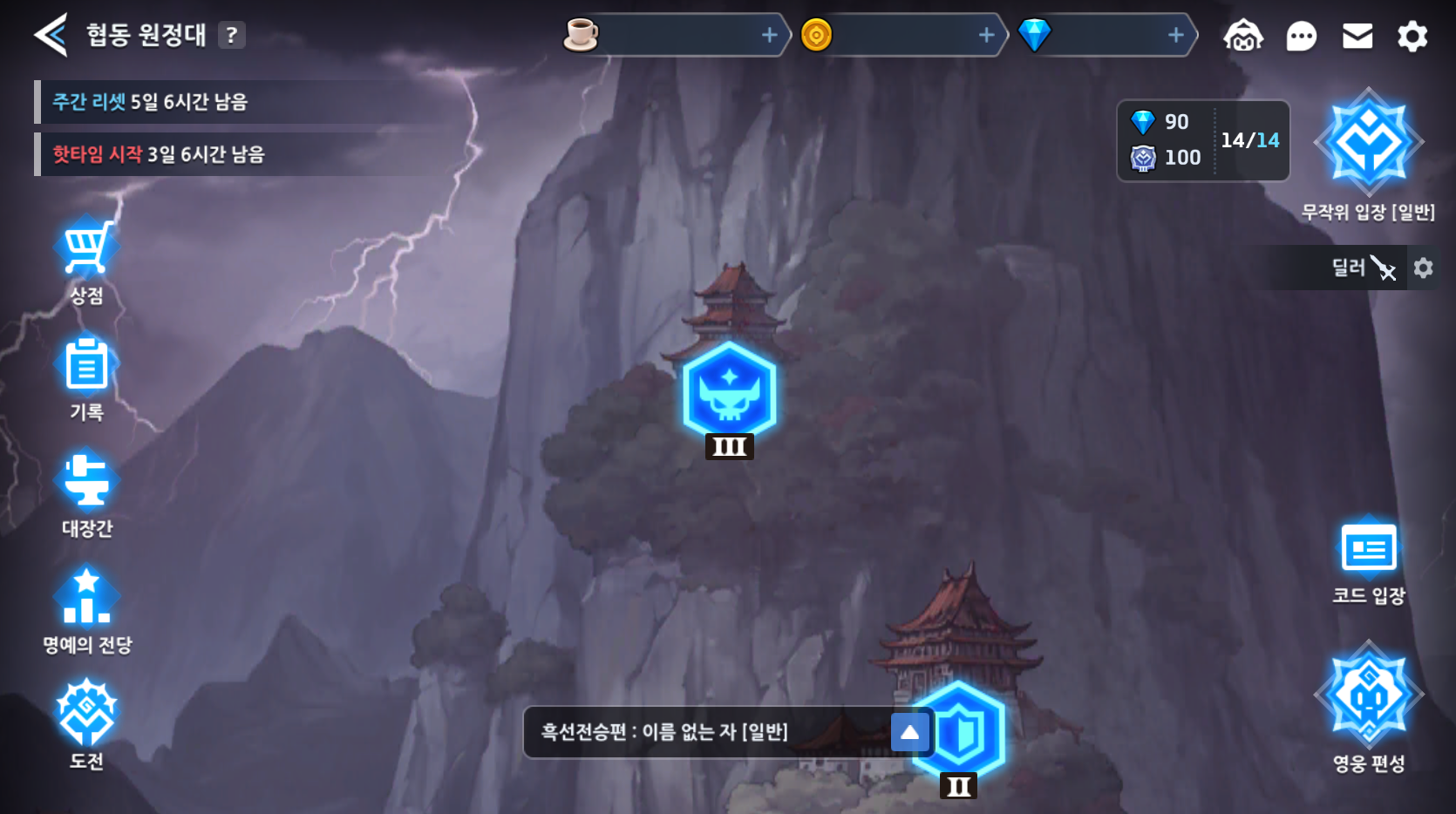Open the dealer settings gear beside 딜러
This screenshot has height=814, width=1456.
(1425, 268)
